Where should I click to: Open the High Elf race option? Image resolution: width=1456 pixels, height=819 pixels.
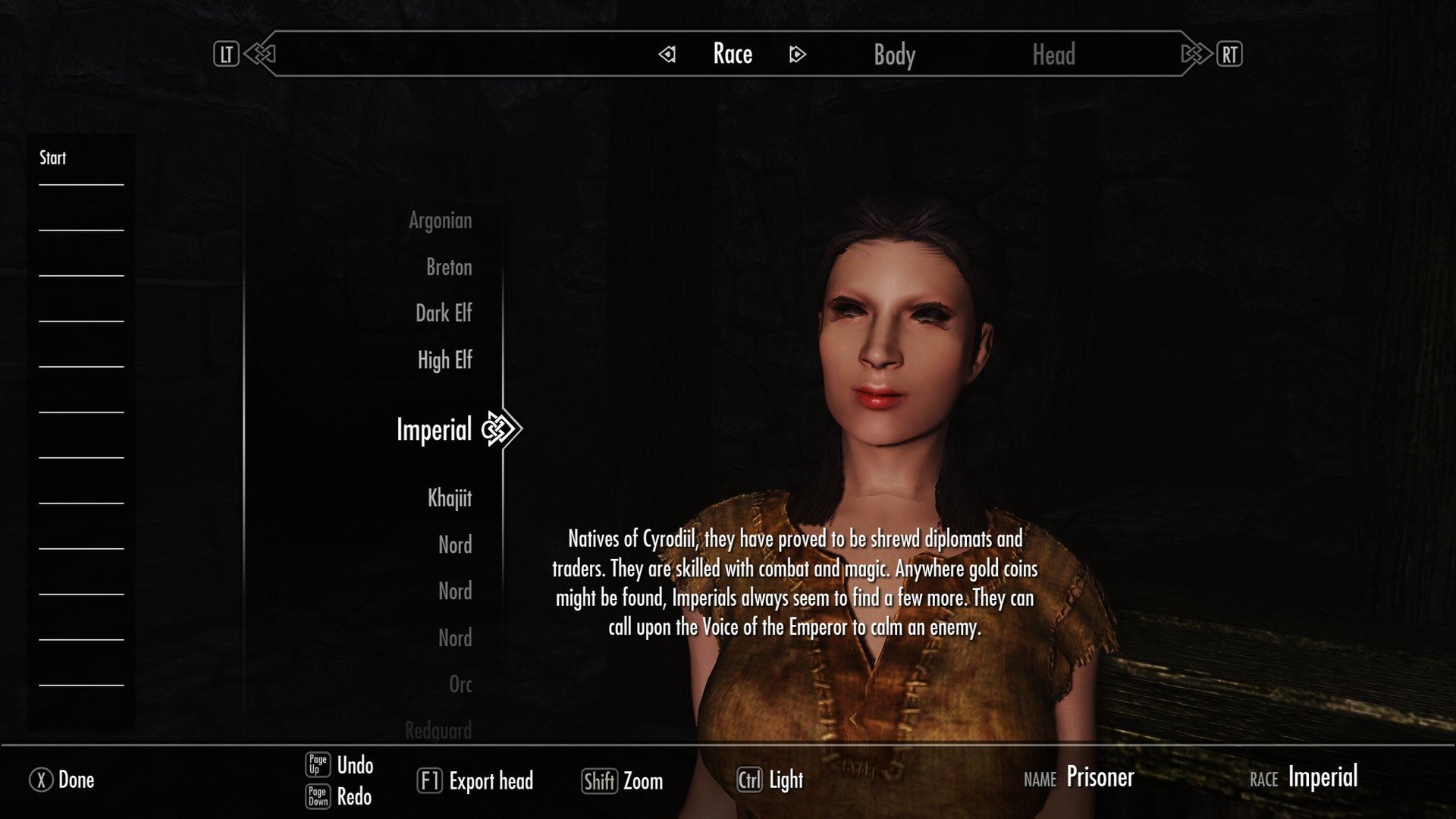click(444, 360)
